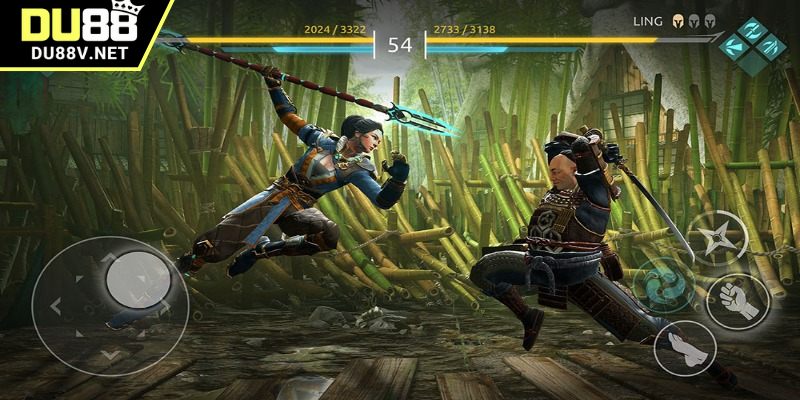Image resolution: width=800 pixels, height=400 pixels.
Task: Activate the teal swirl shadow ability
Action: pos(660,283)
